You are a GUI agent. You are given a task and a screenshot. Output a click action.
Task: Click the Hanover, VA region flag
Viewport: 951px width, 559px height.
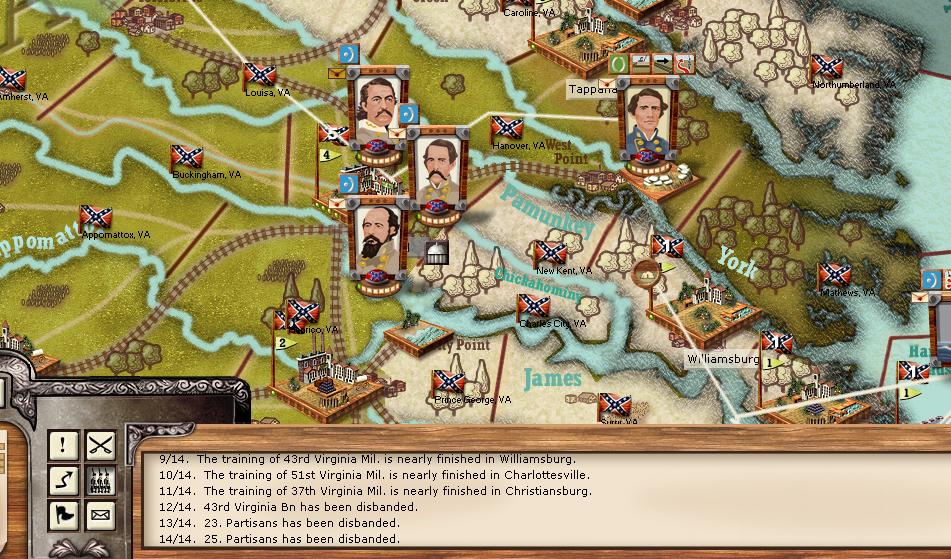[x=506, y=129]
